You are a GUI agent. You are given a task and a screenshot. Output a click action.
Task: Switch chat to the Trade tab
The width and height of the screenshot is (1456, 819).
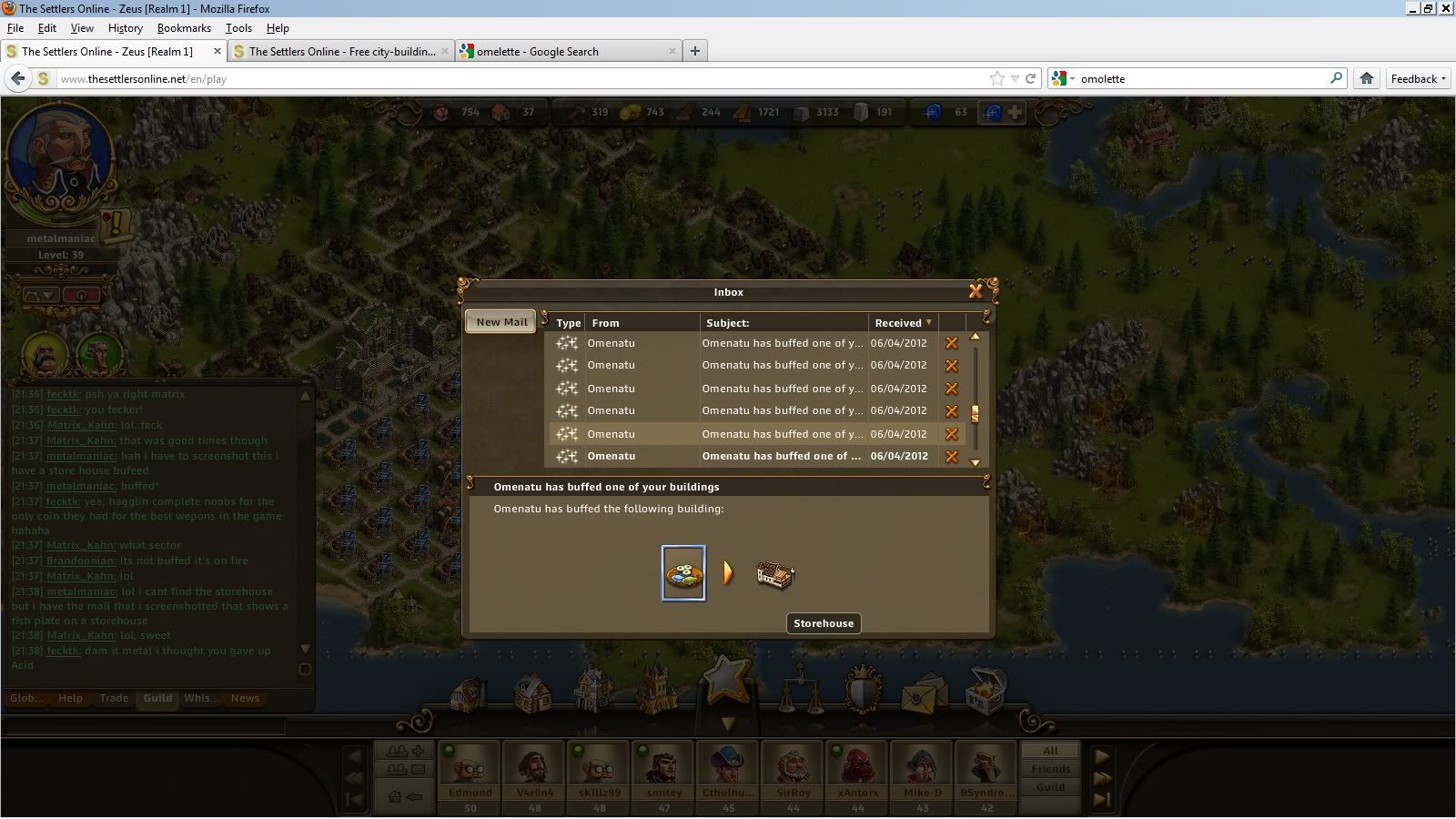pos(114,698)
